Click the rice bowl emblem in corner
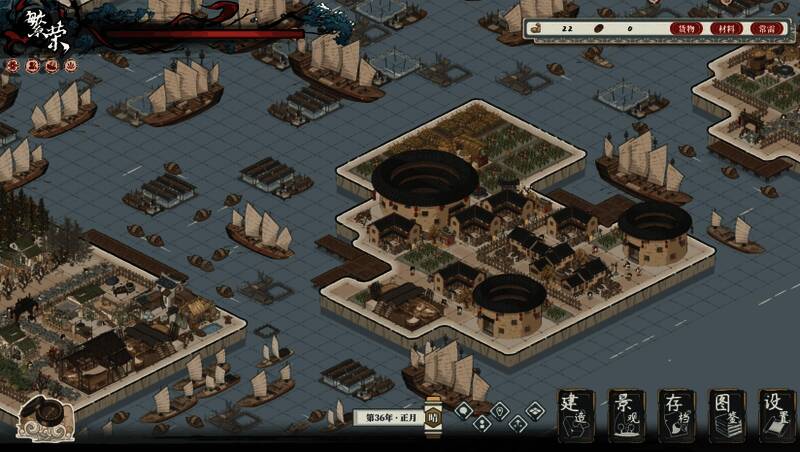 47,415
